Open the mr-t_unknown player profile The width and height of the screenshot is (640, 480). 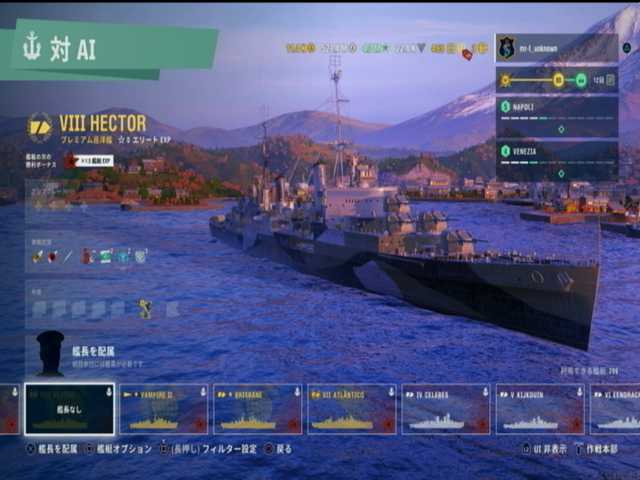[x=556, y=47]
